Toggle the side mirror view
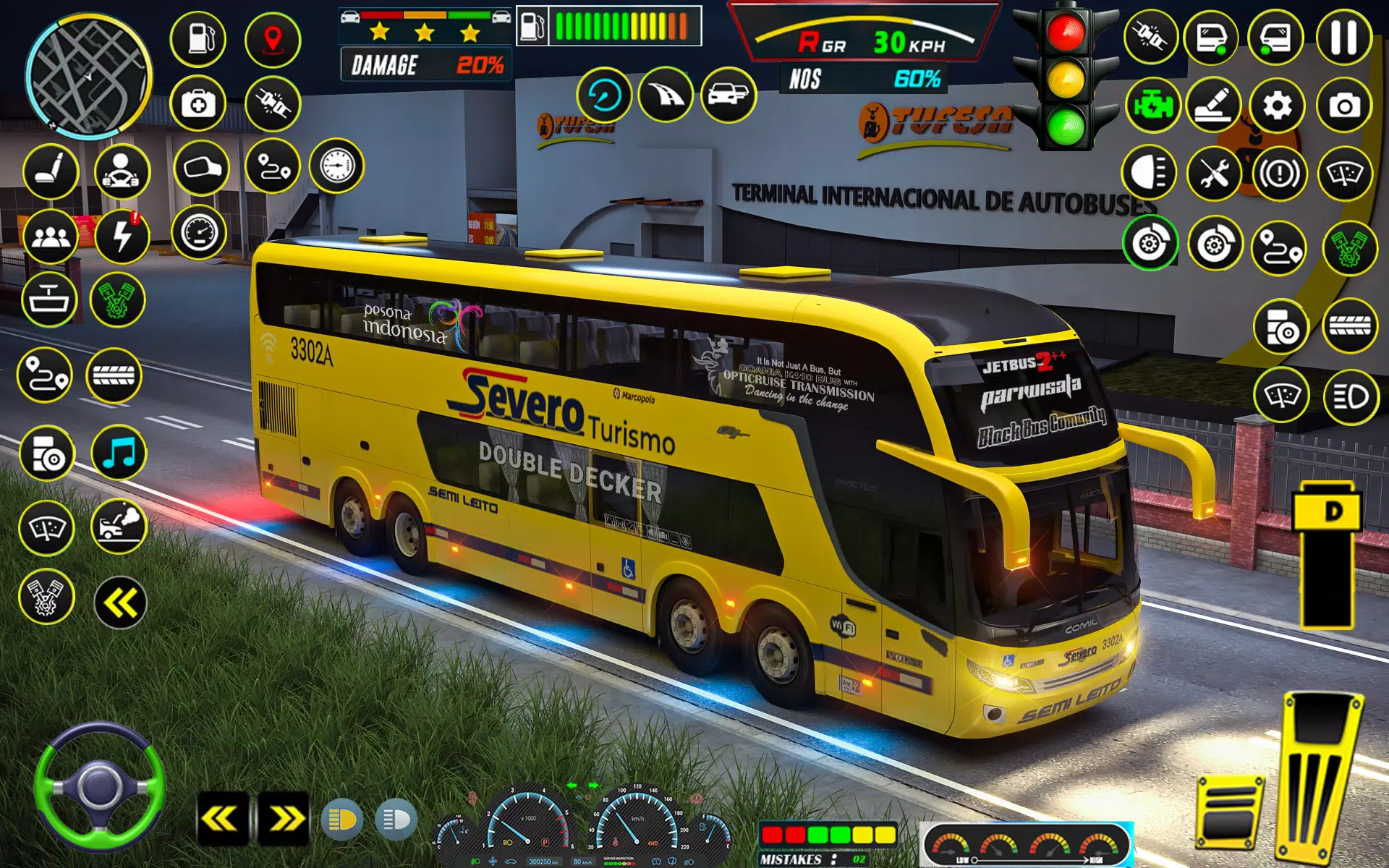The width and height of the screenshot is (1389, 868). pyautogui.click(x=202, y=168)
